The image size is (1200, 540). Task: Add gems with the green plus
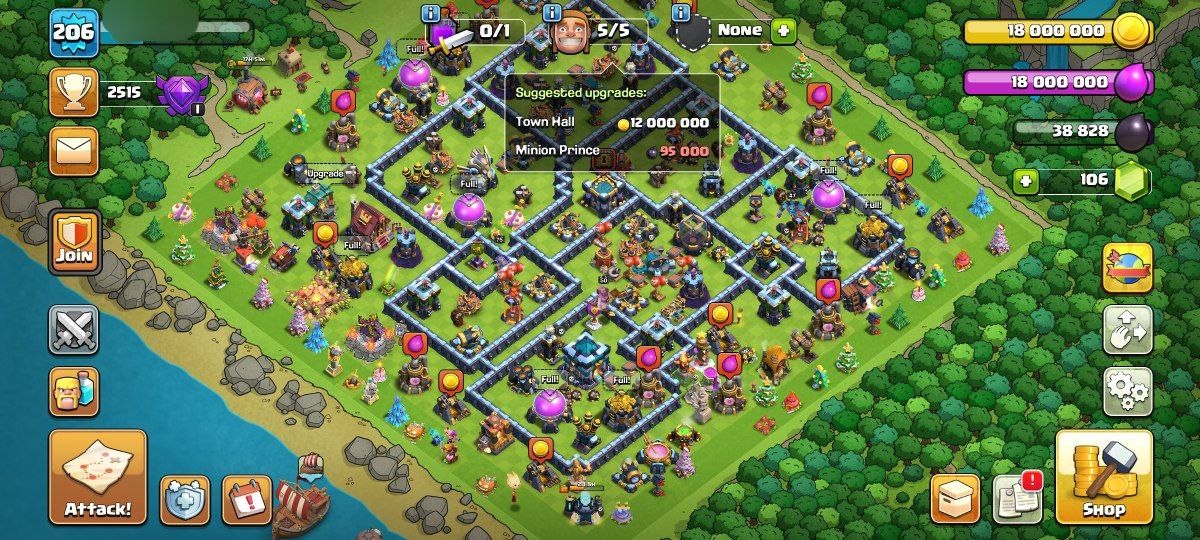tap(1024, 182)
